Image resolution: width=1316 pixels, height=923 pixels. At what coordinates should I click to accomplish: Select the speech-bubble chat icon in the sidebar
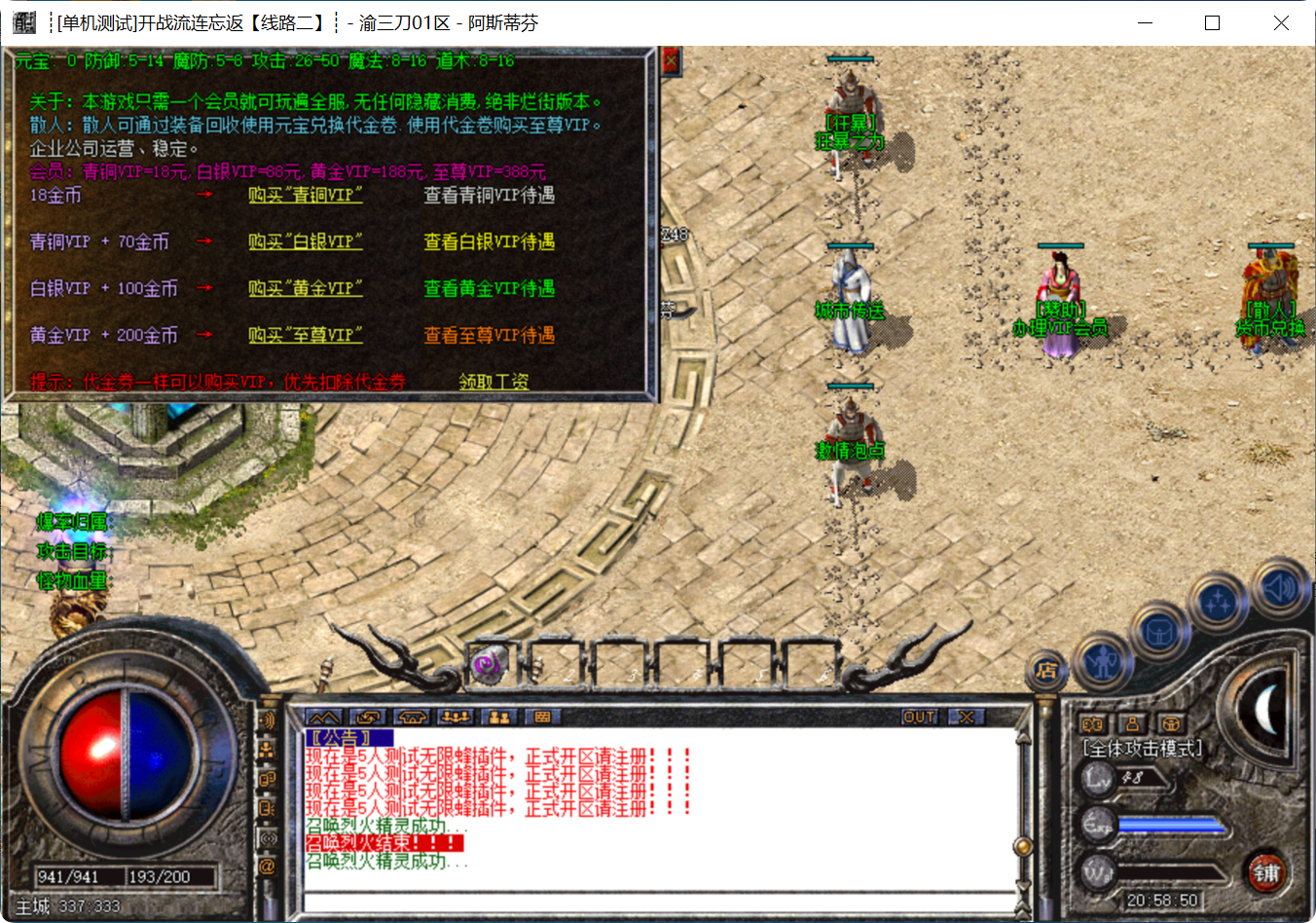pyautogui.click(x=265, y=779)
